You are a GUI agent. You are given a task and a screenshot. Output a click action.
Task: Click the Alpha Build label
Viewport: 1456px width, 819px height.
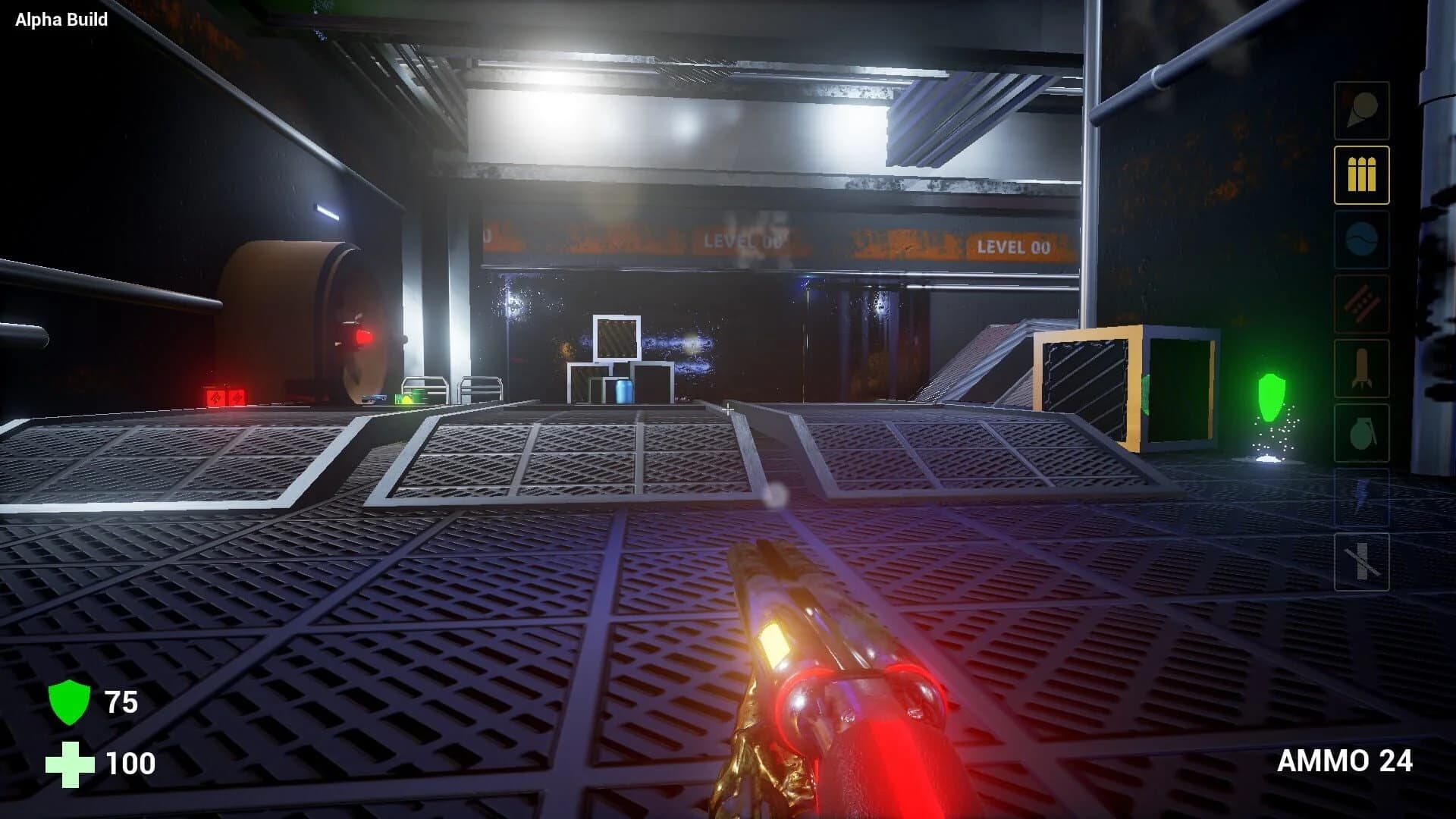59,20
